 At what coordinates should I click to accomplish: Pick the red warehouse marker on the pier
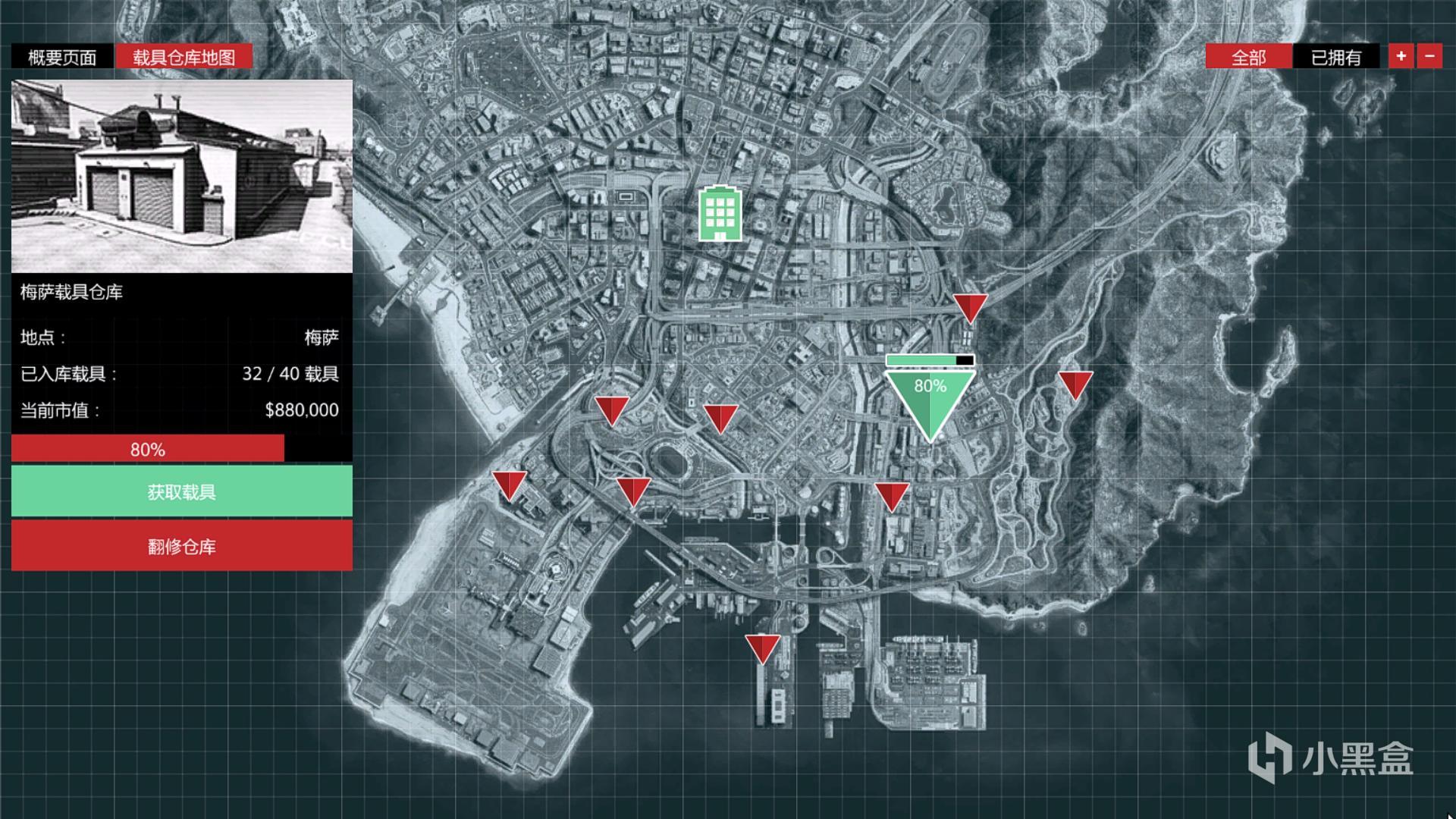coord(762,647)
